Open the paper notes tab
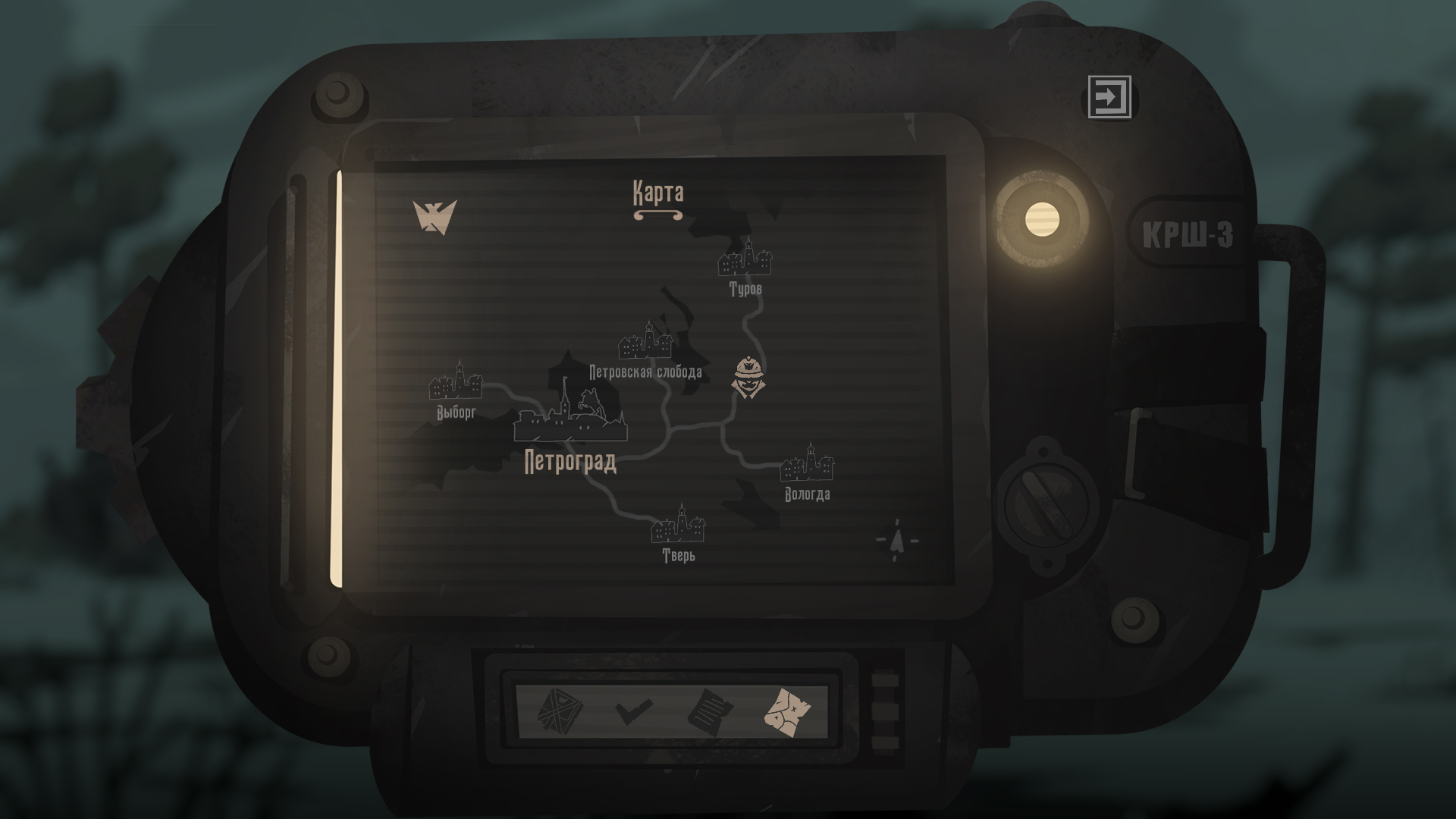 coord(710,712)
